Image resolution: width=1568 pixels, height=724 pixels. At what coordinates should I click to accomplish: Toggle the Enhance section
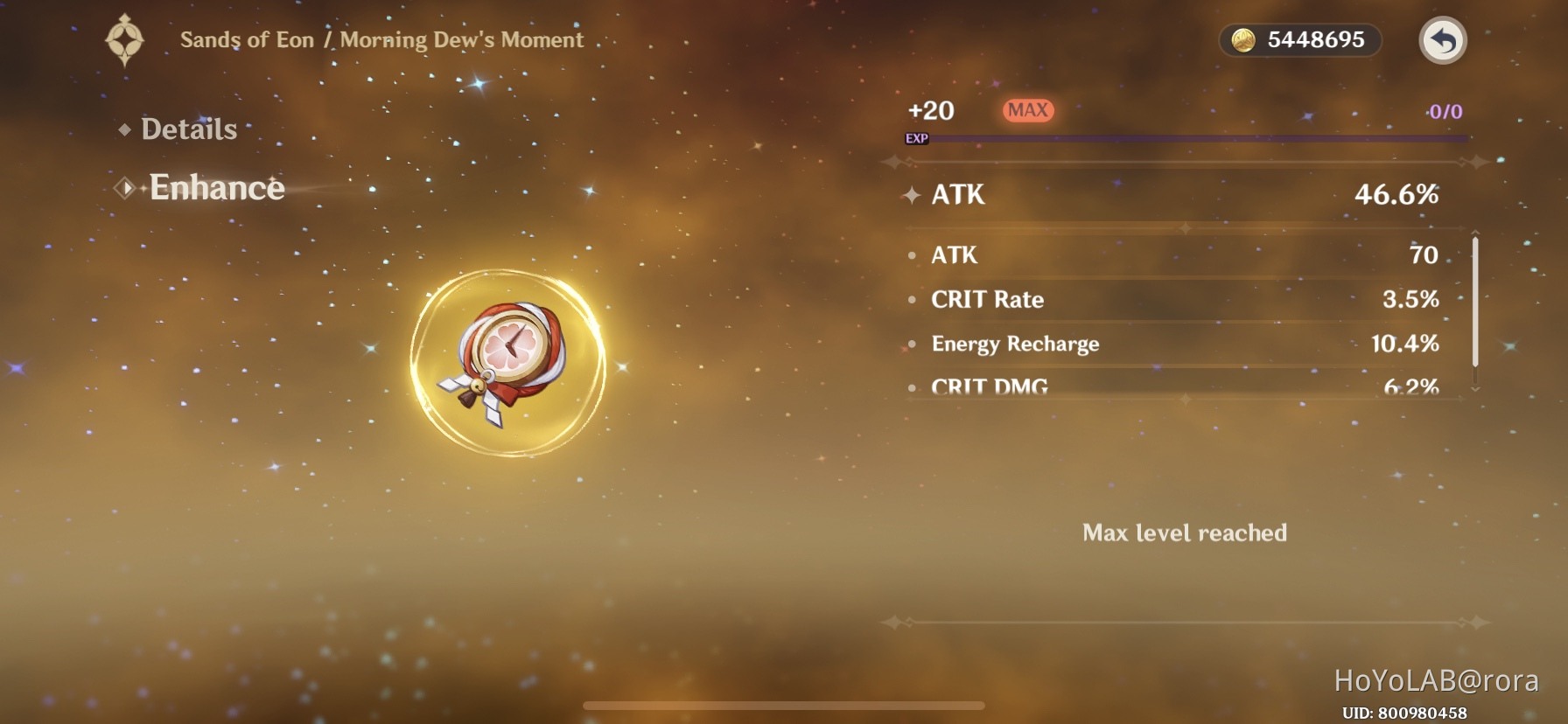pos(216,187)
